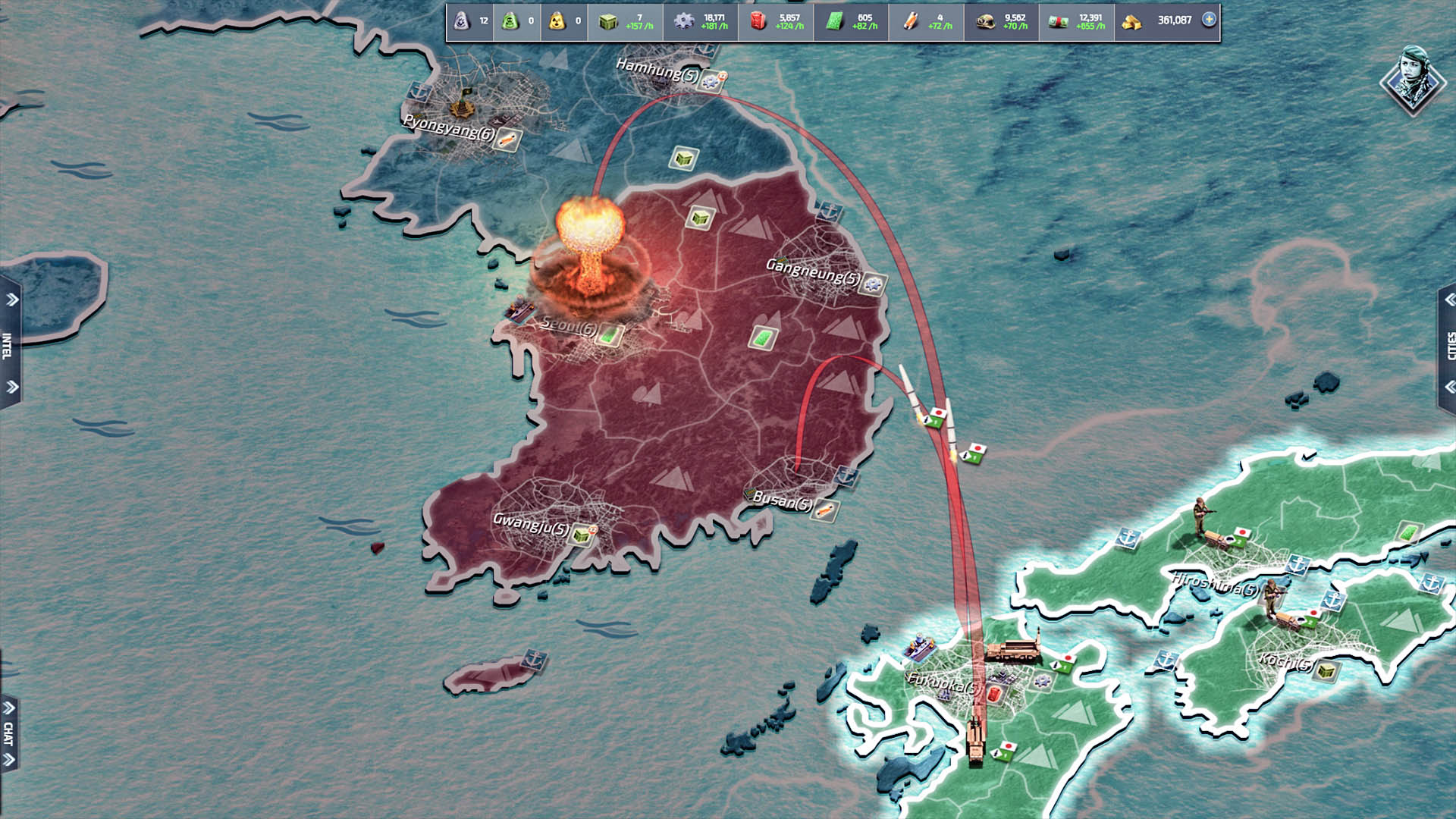Open the conventional warheads stockpile panel

[460, 21]
